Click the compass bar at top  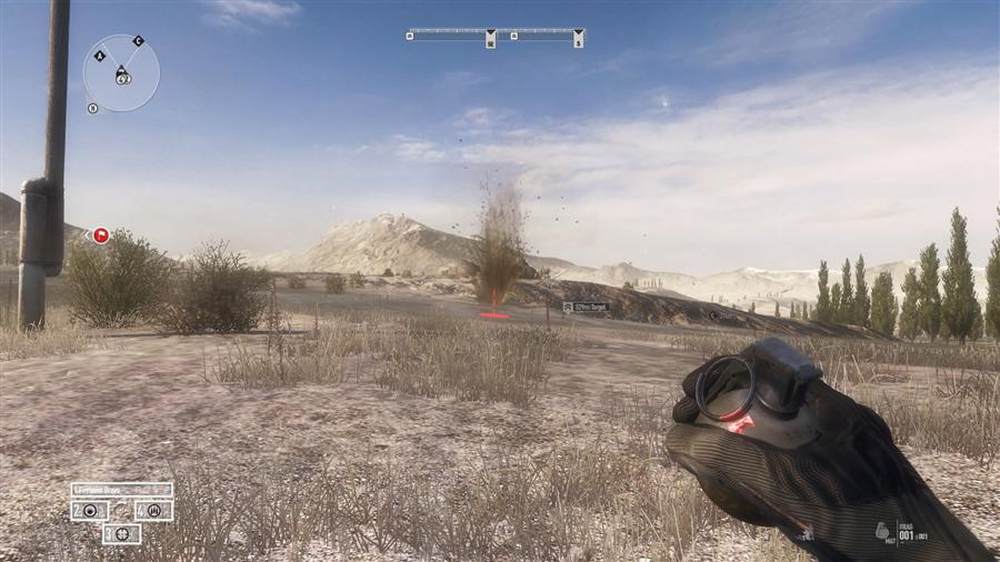pyautogui.click(x=496, y=35)
